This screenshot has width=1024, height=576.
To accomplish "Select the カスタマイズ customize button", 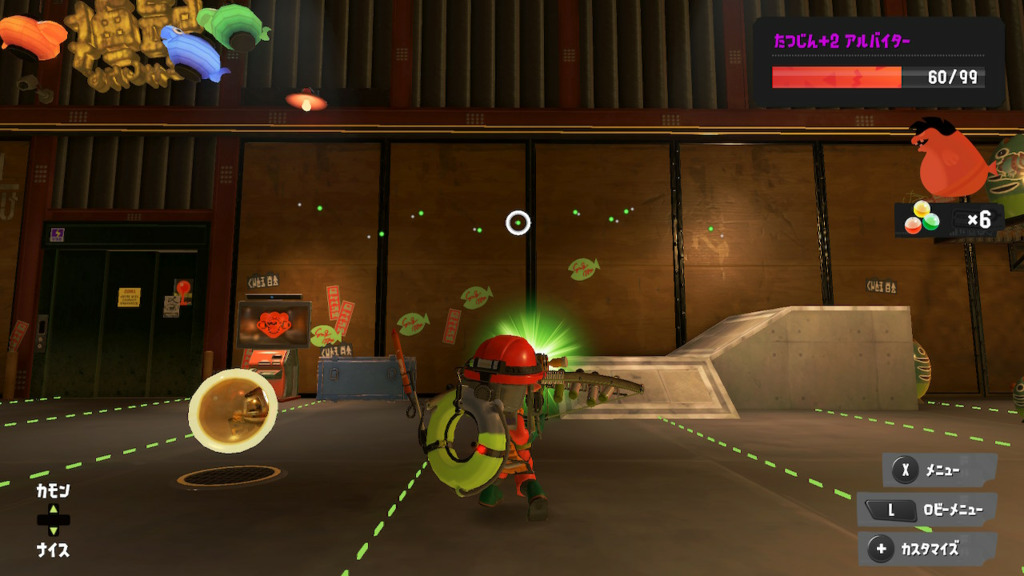I will [x=927, y=548].
